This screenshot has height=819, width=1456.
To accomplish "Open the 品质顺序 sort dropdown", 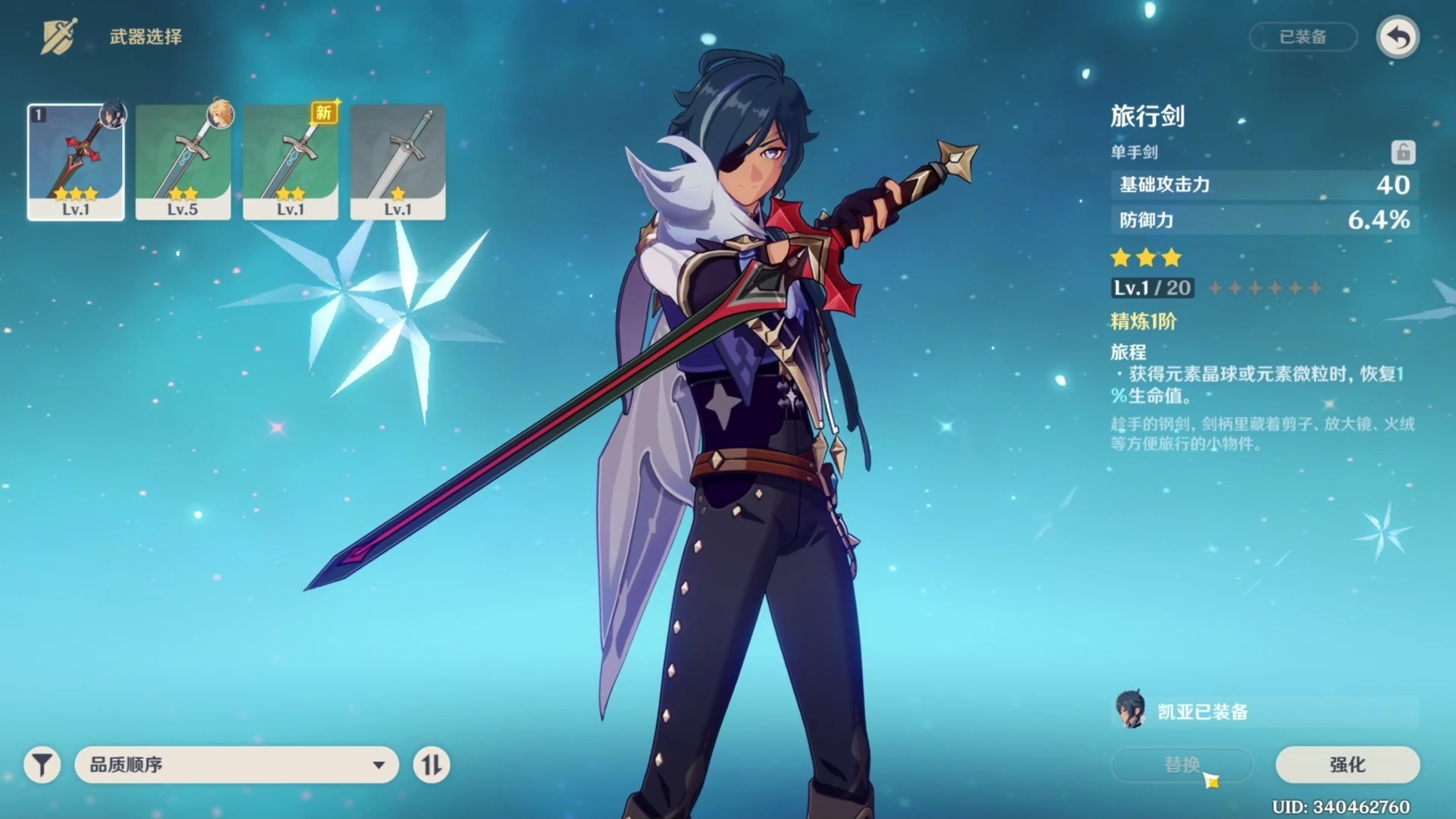I will 237,764.
